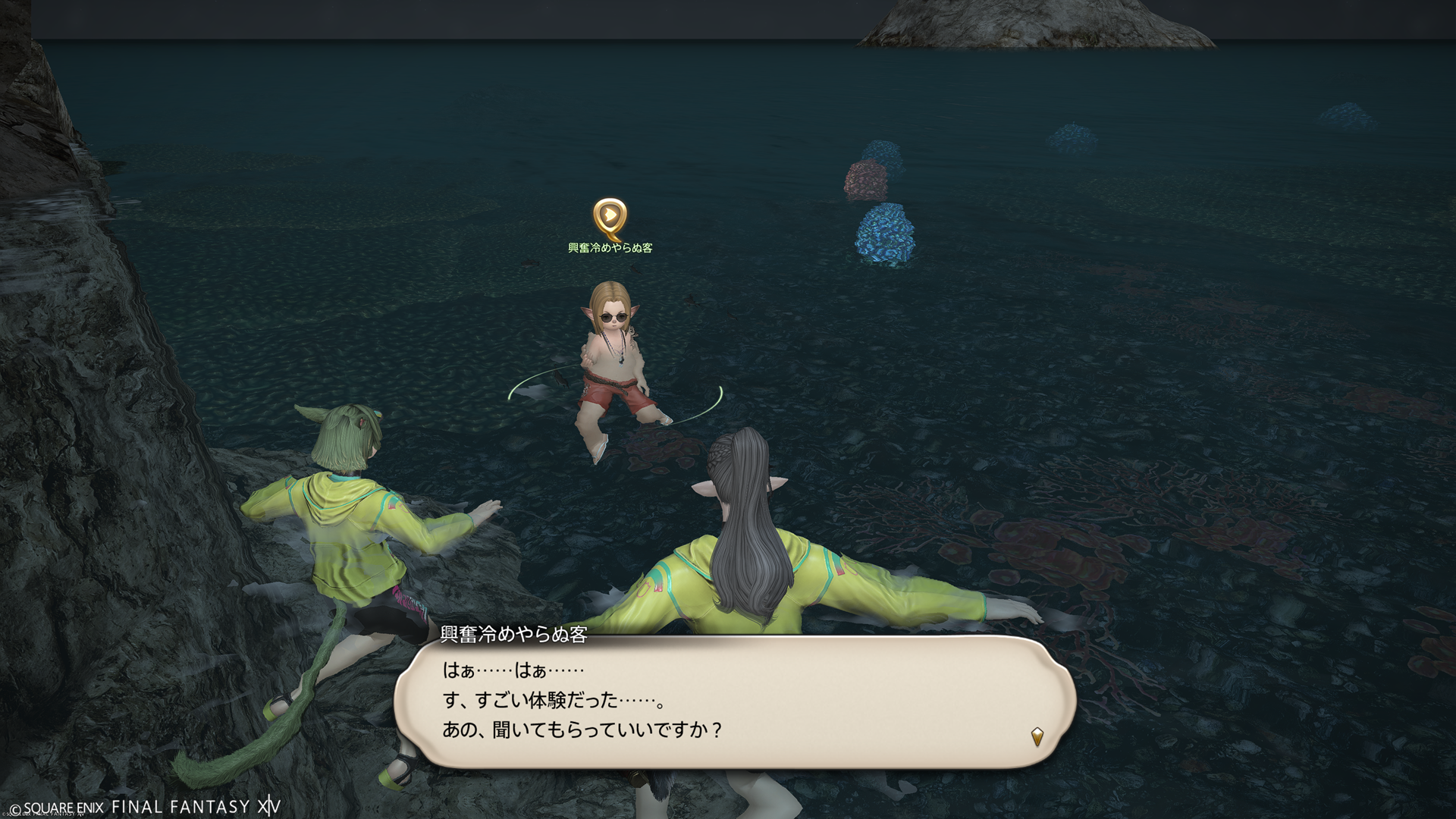The height and width of the screenshot is (819, 1456).
Task: Advance dialogue with the gold arrow indicator
Action: [1037, 735]
